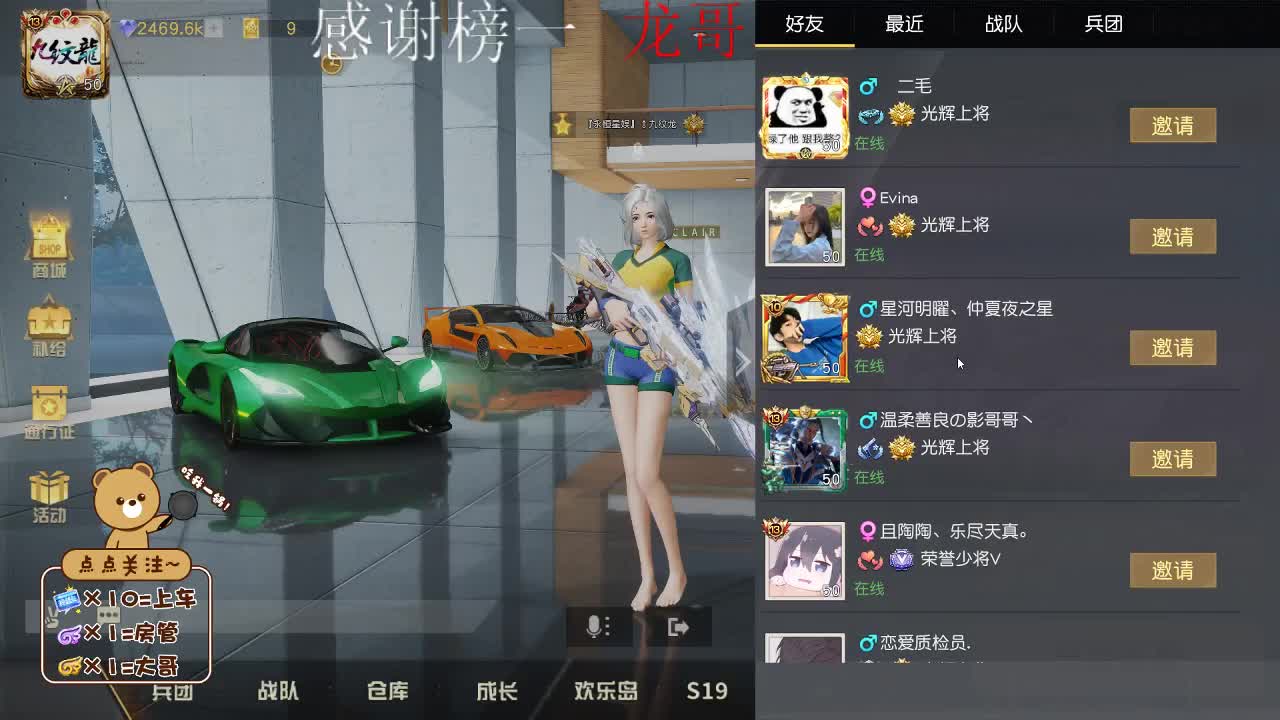The width and height of the screenshot is (1280, 720).
Task: Switch to the 兵团 tab in friends panel
Action: click(1103, 24)
